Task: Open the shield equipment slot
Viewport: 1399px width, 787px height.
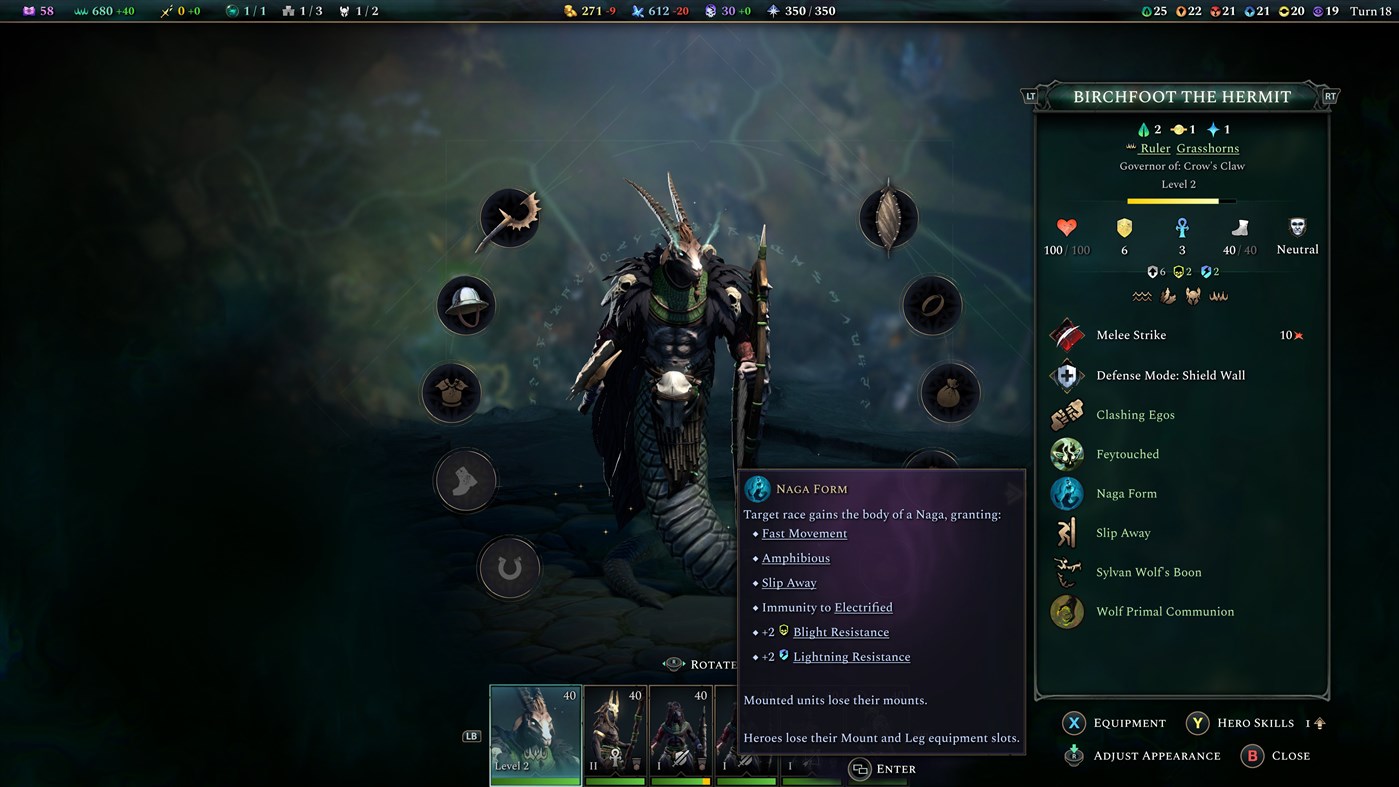Action: pyautogui.click(x=888, y=217)
